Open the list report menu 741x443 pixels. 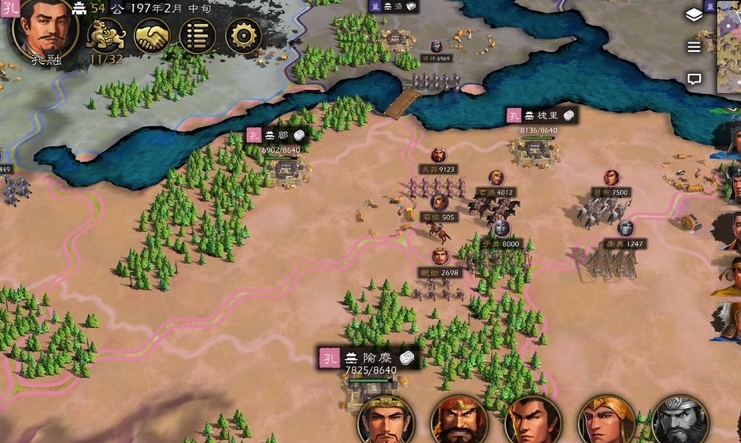tap(198, 37)
